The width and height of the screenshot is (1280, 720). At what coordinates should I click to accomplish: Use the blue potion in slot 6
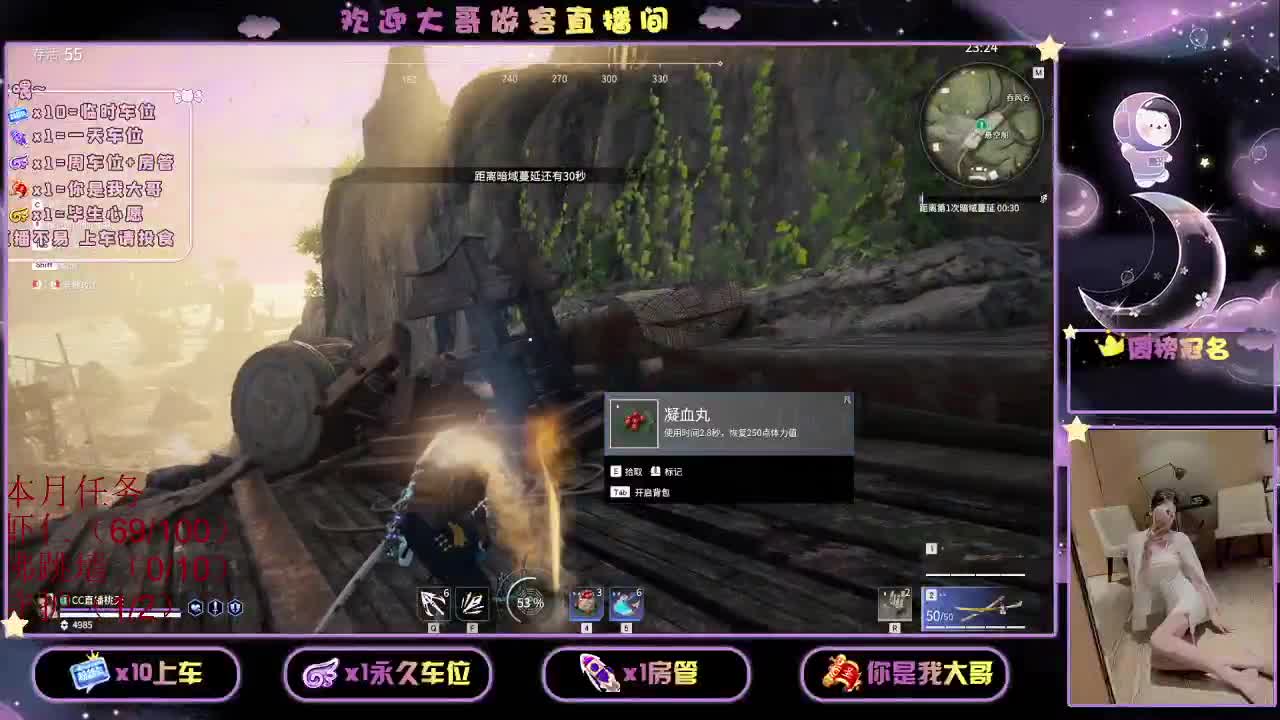click(625, 604)
